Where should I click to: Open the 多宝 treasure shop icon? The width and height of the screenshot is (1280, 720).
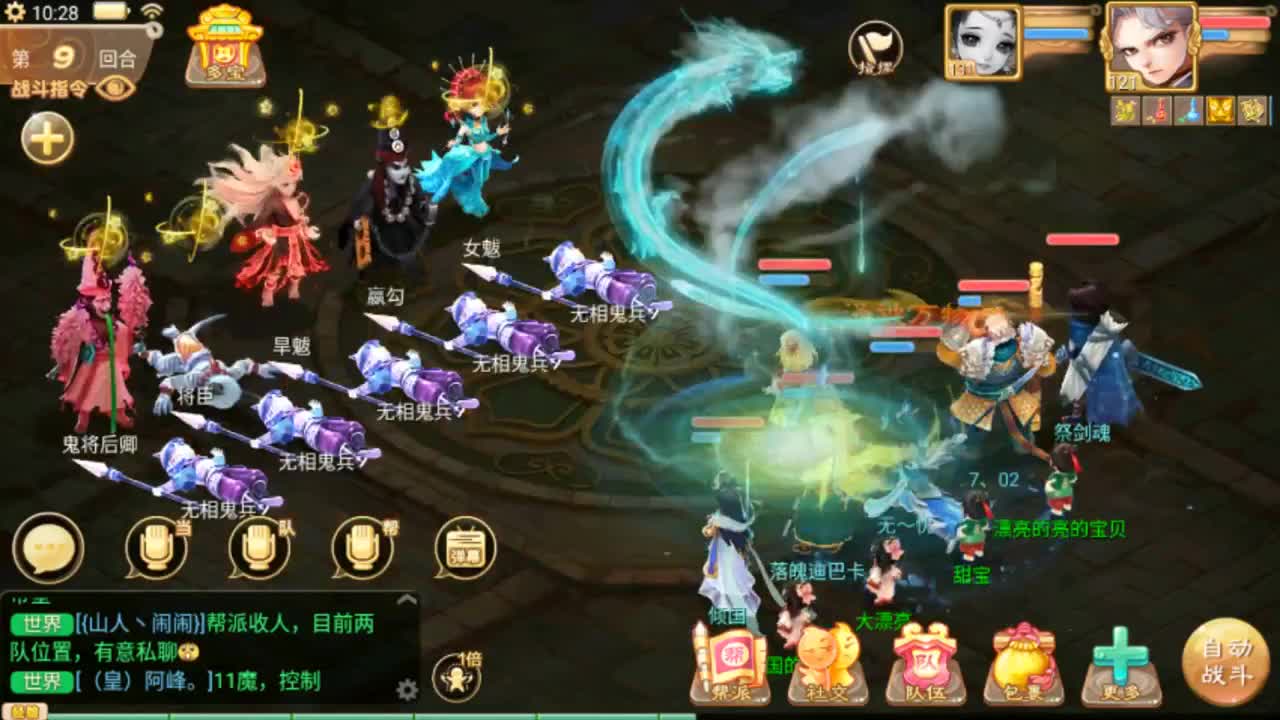pyautogui.click(x=225, y=48)
